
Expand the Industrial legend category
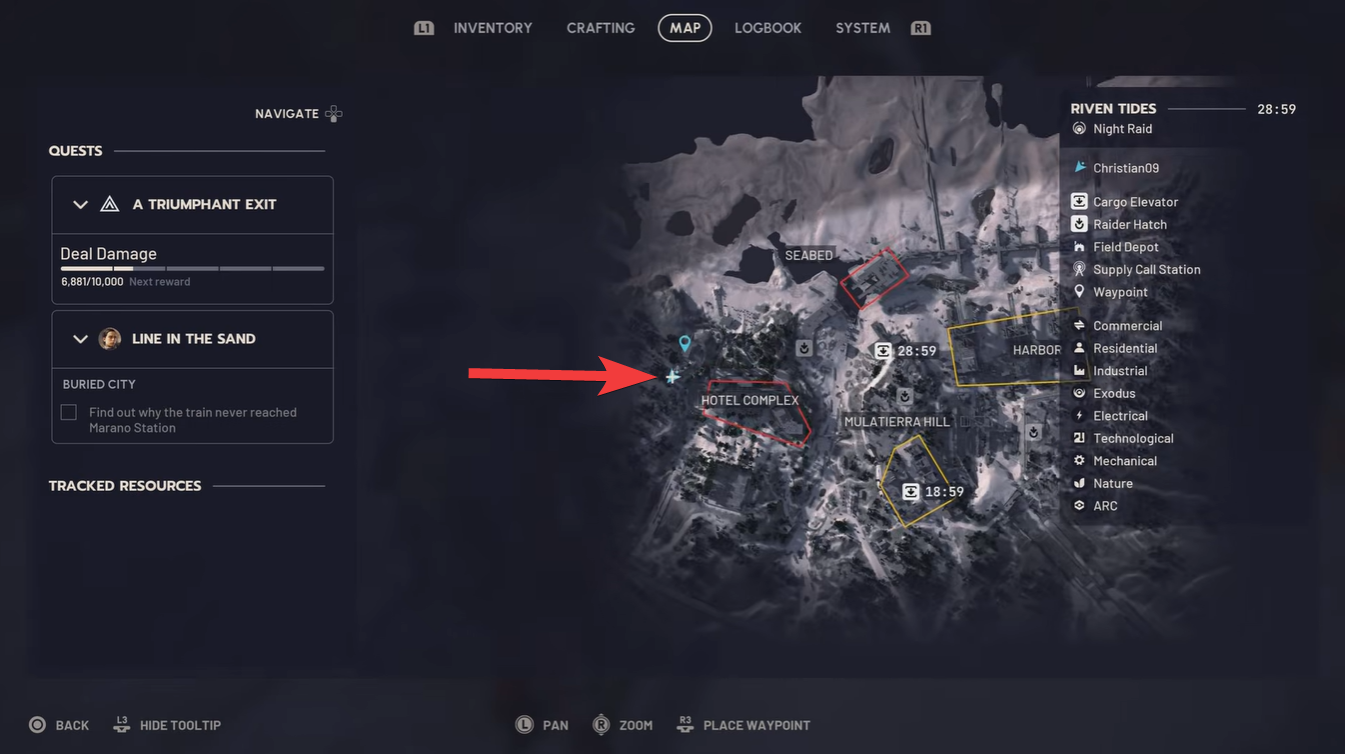1078,370
